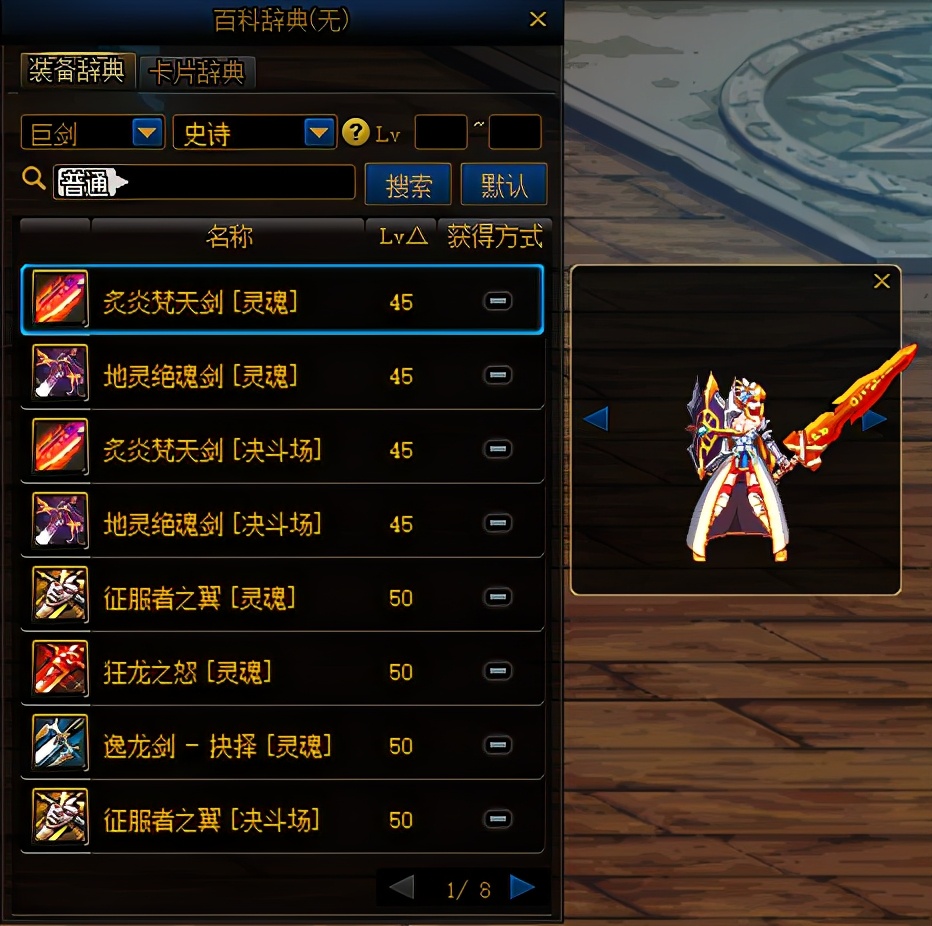Select 炙炎梵天剑 [灵魂] row

tap(282, 300)
